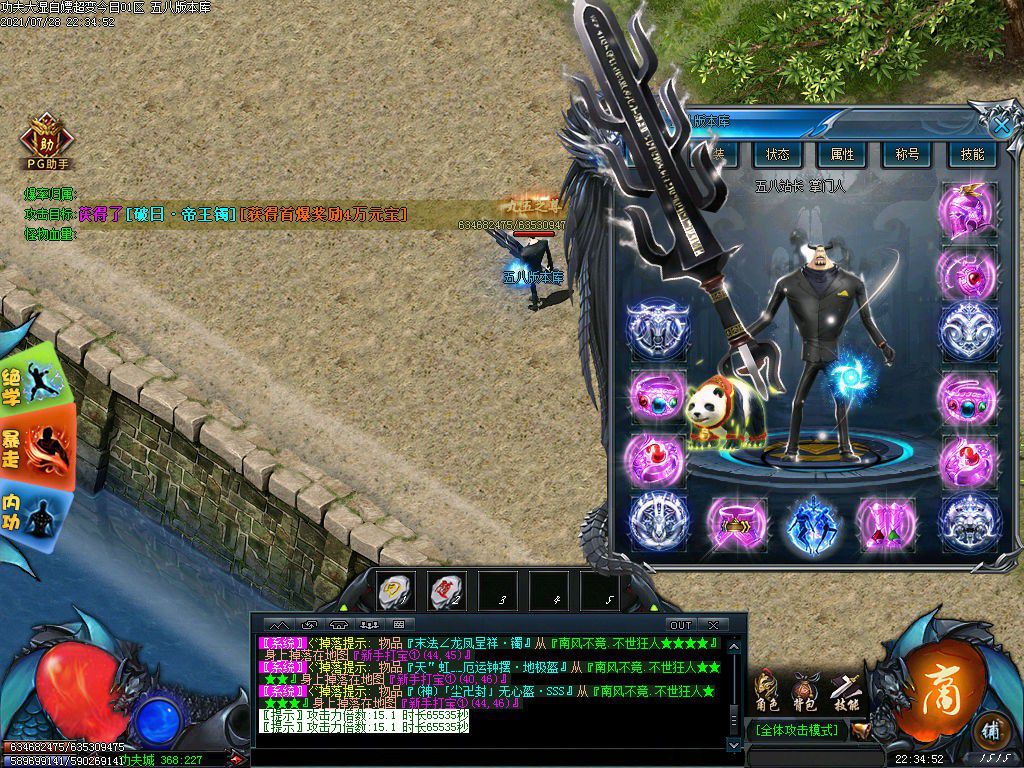Open the 属性 (attributes) tab
This screenshot has height=768, width=1024.
tap(842, 155)
